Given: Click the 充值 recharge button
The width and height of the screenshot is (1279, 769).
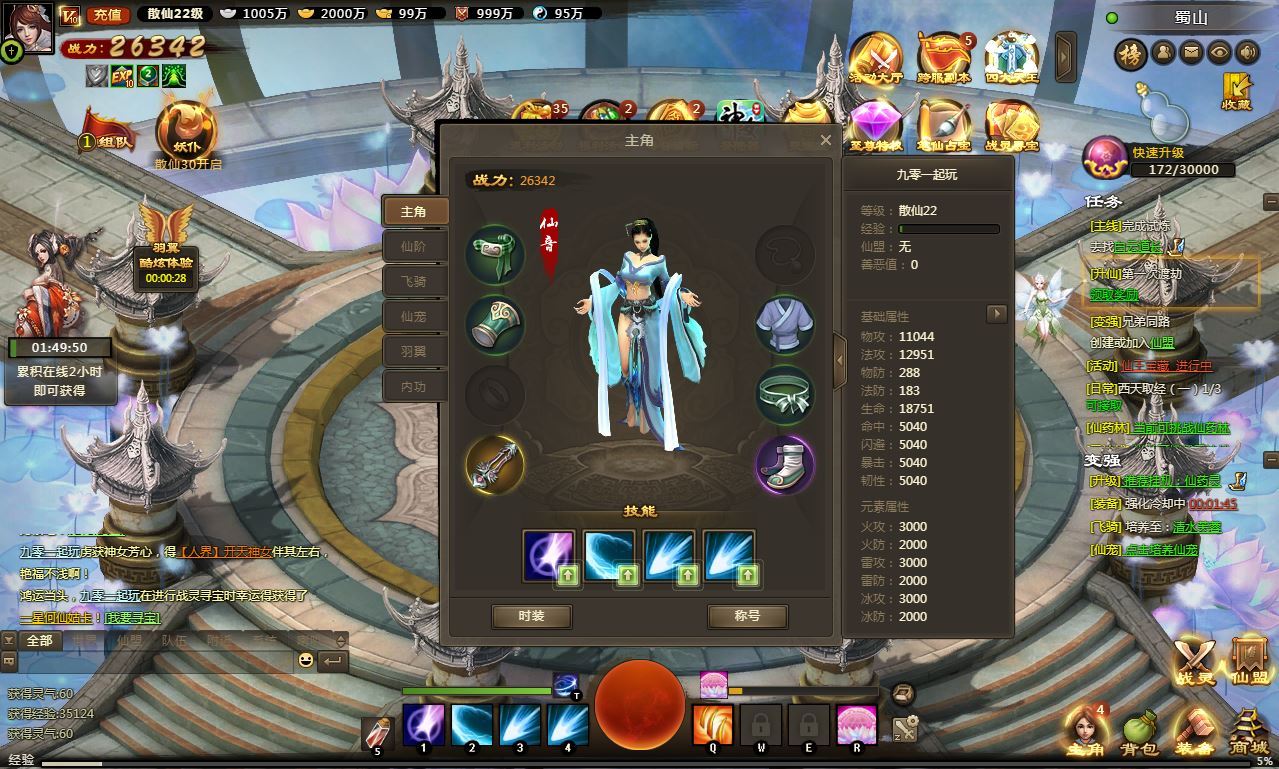Looking at the screenshot, I should tap(105, 14).
